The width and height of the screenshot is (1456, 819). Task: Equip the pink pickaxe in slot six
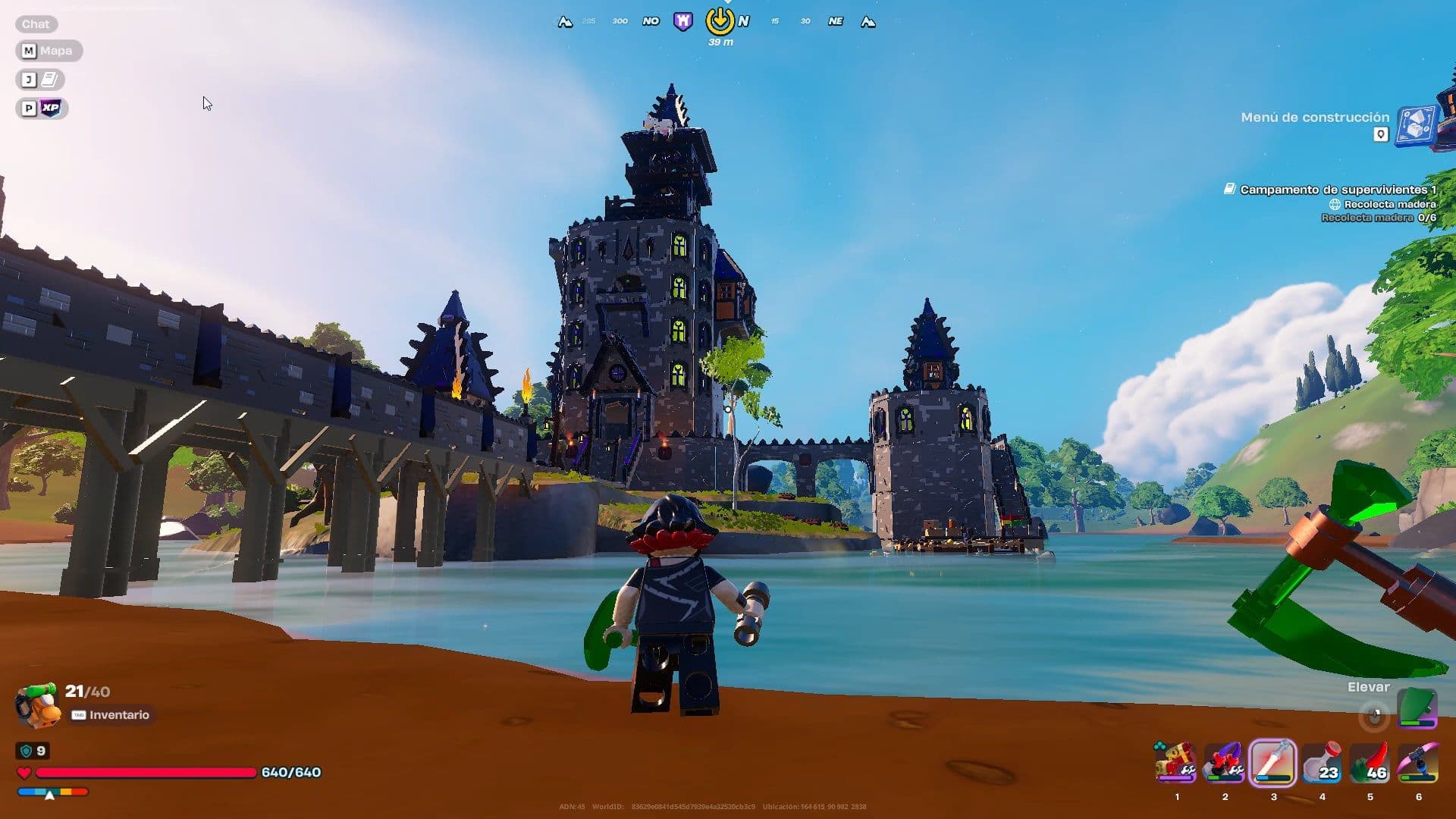[x=1418, y=763]
